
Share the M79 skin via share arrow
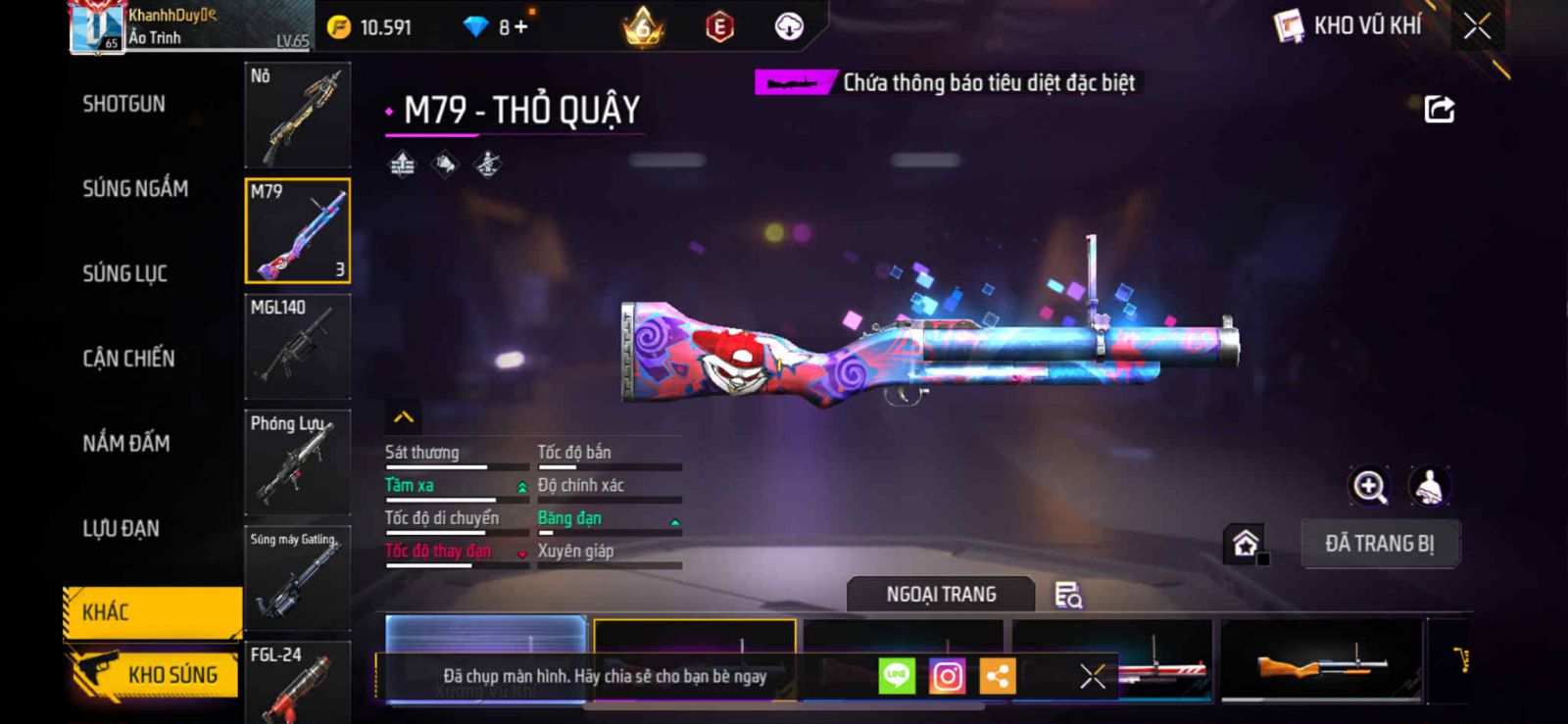coord(1439,109)
